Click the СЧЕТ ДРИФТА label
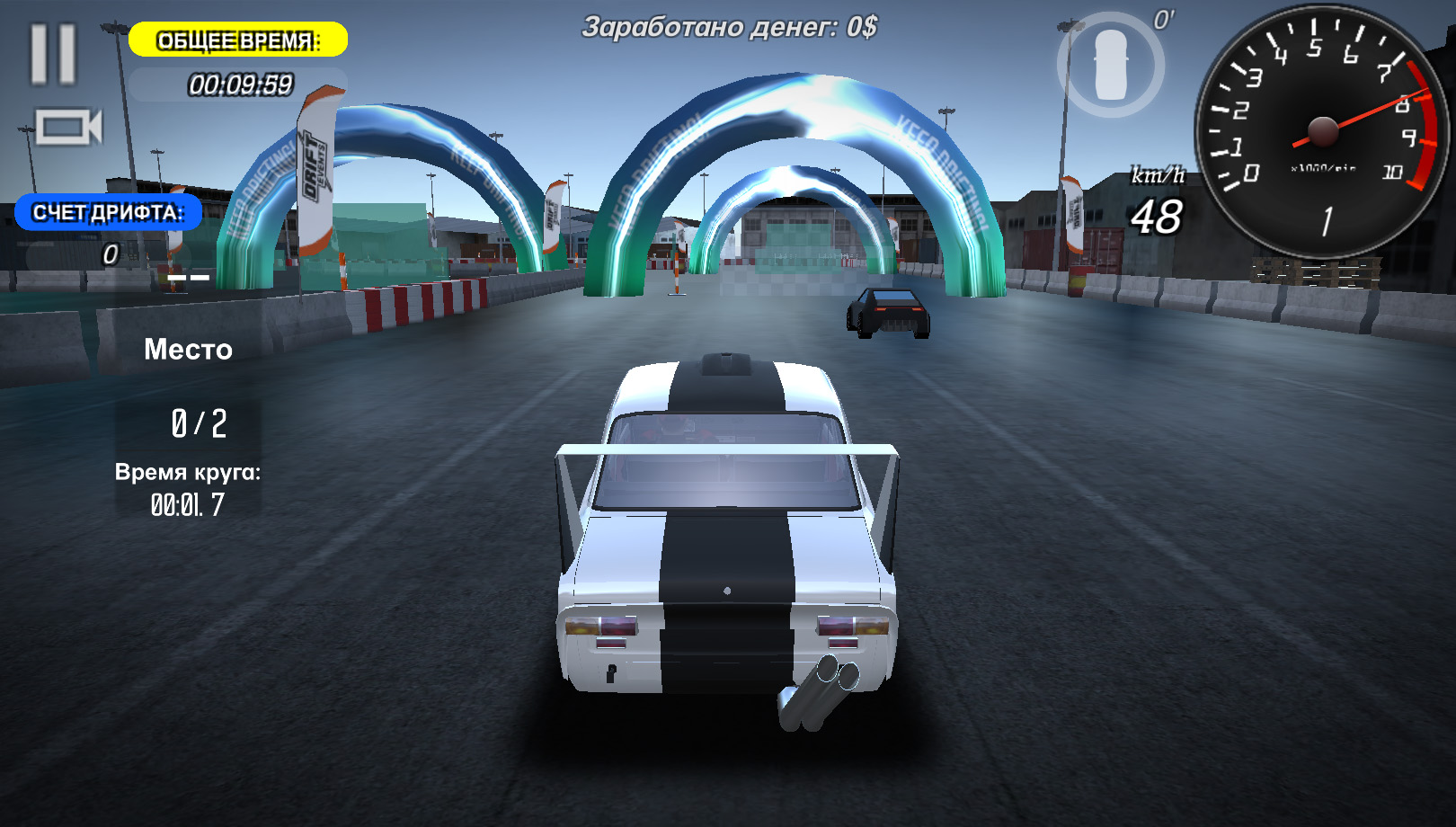 pyautogui.click(x=108, y=213)
